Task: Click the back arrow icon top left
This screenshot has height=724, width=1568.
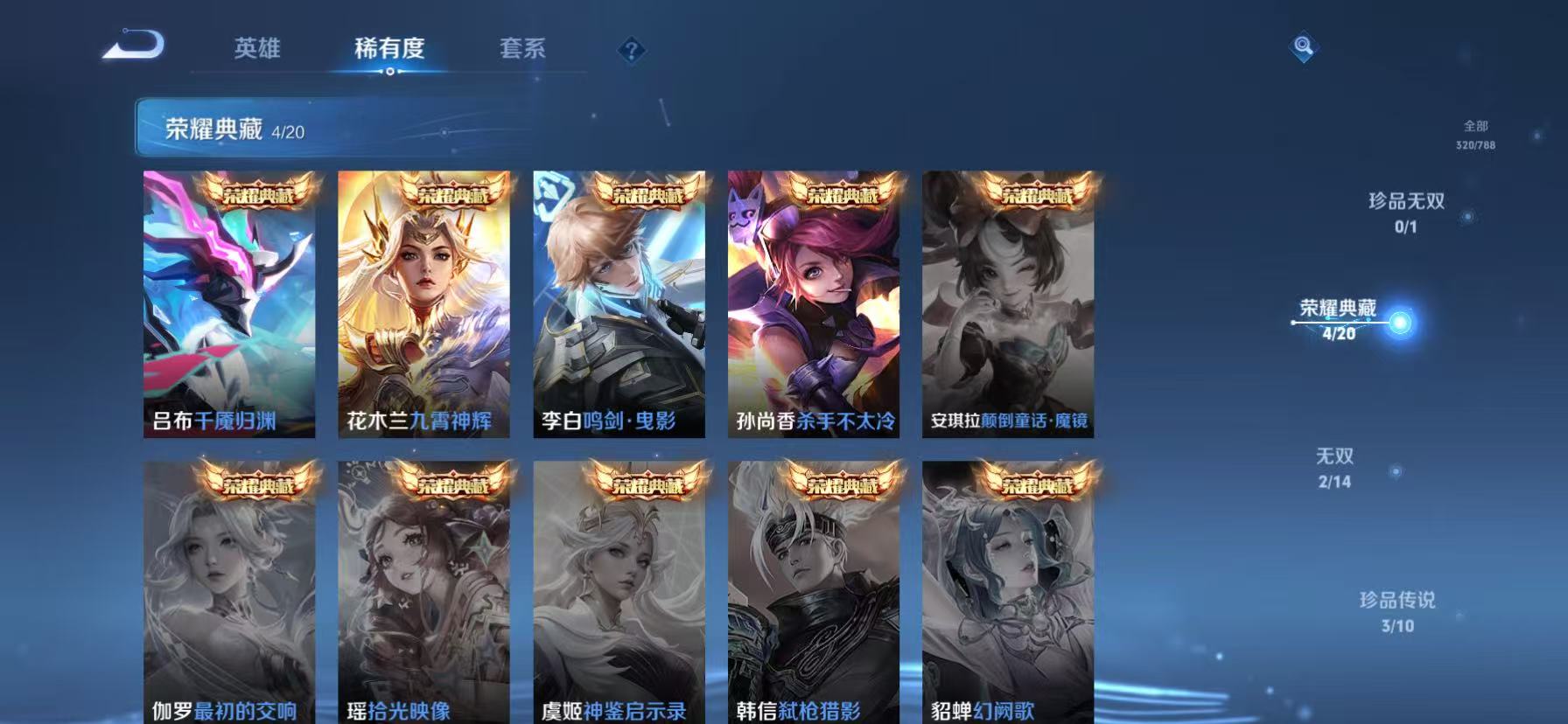Action: click(x=136, y=45)
